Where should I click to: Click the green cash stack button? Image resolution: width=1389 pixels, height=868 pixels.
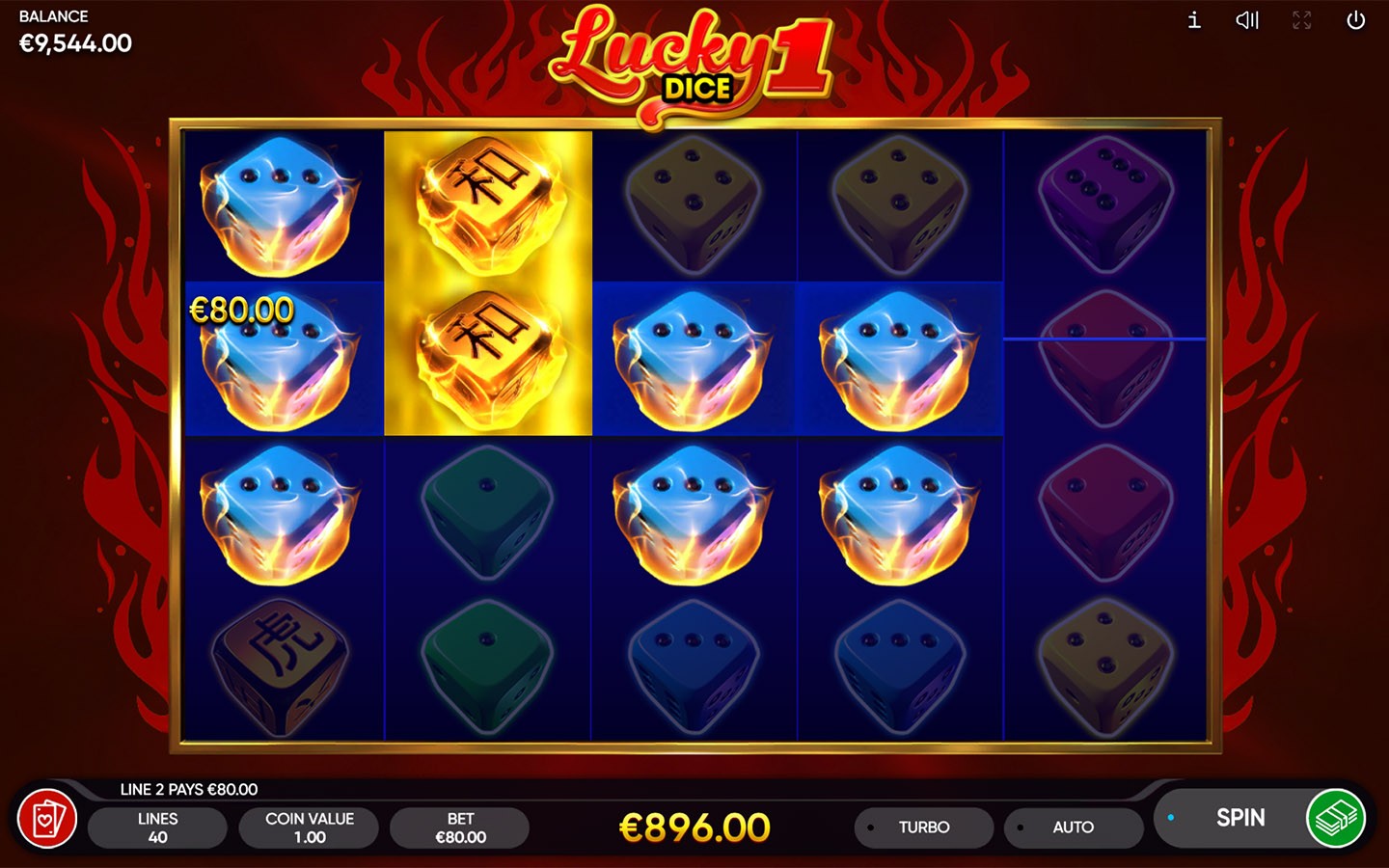1336,818
